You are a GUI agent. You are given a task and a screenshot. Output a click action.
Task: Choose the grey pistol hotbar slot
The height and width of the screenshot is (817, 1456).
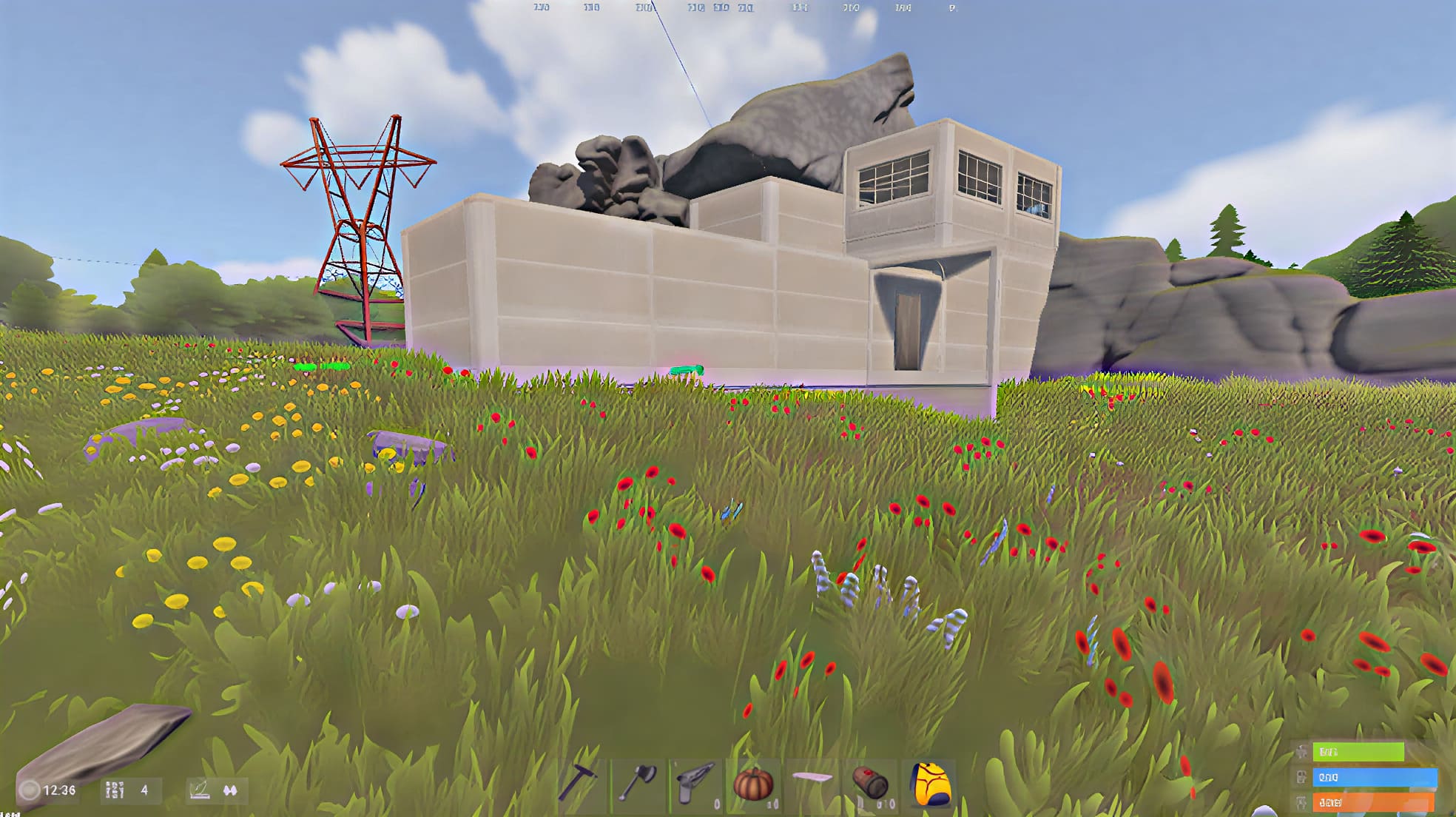[695, 783]
